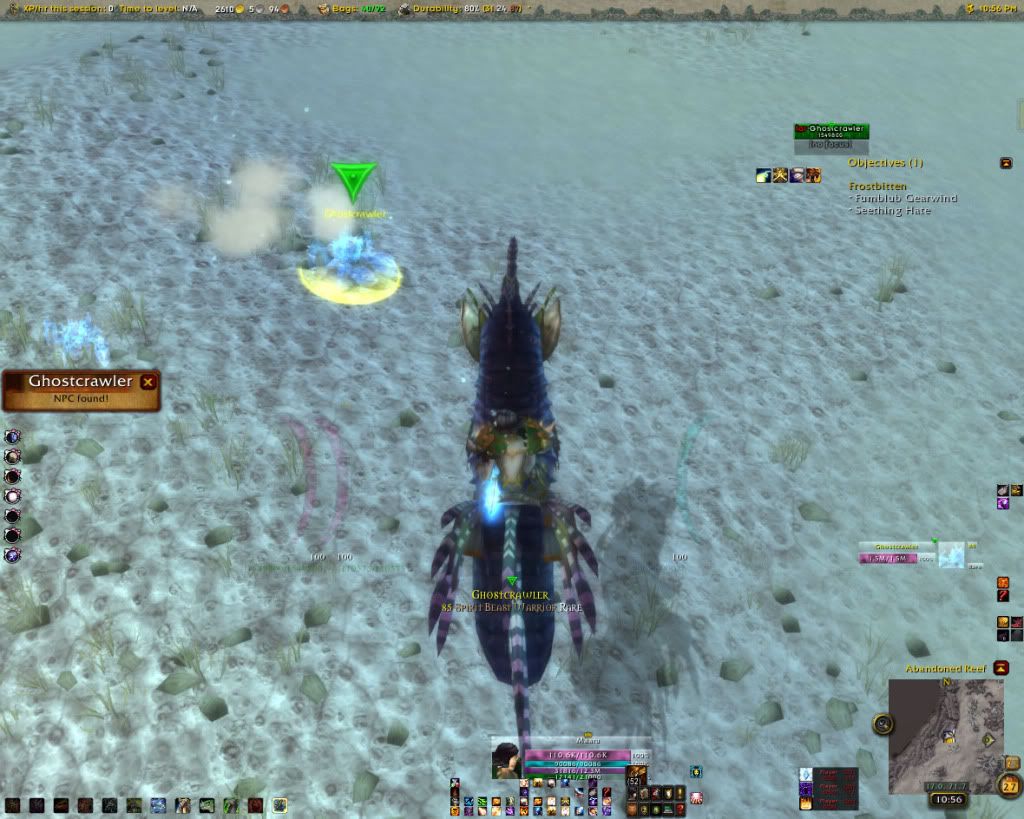The image size is (1024, 819).
Task: Click the green Ghostcrawler focus frame
Action: click(x=831, y=132)
